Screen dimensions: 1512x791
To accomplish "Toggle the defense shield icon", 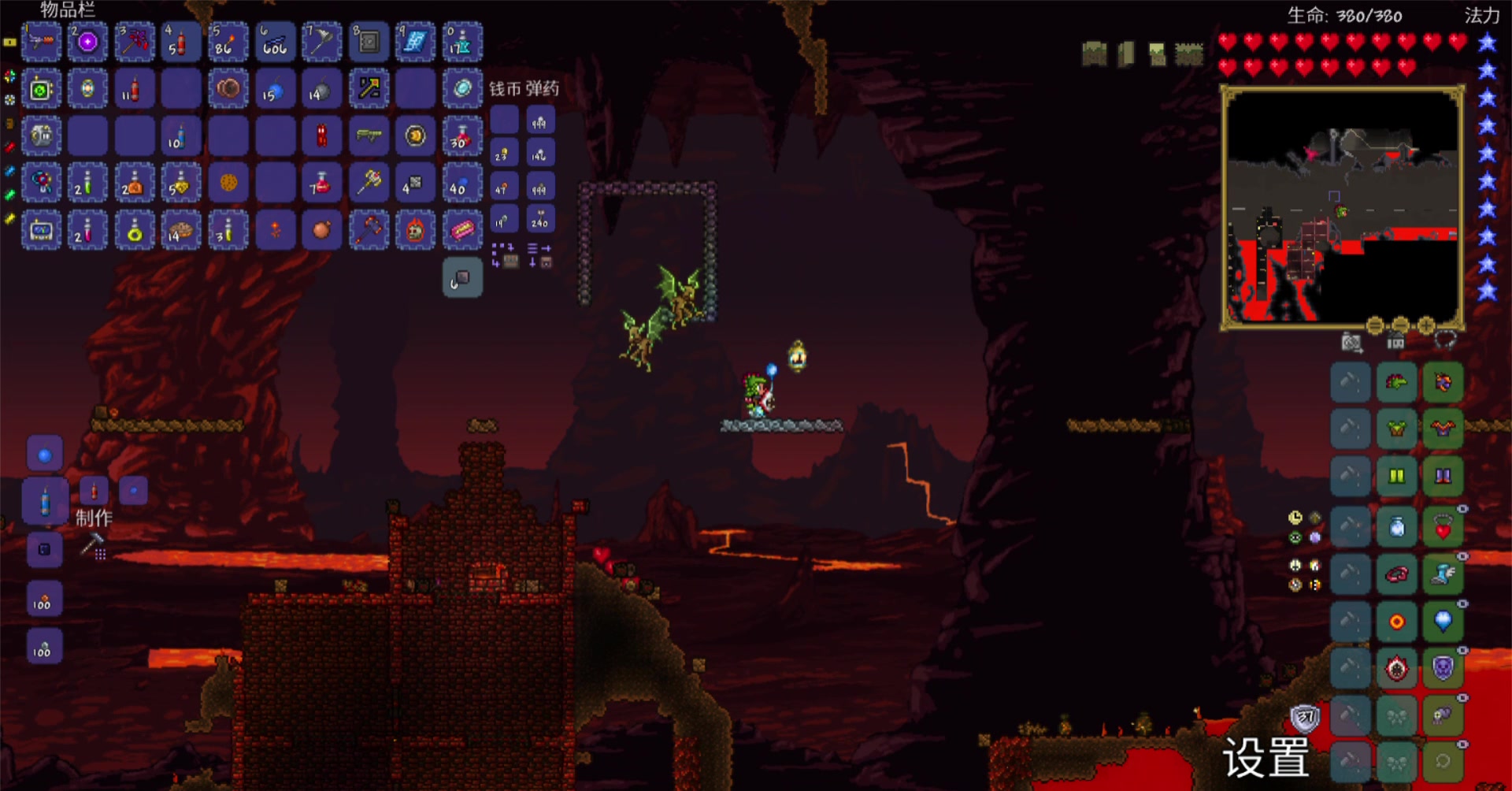I will [x=1306, y=717].
